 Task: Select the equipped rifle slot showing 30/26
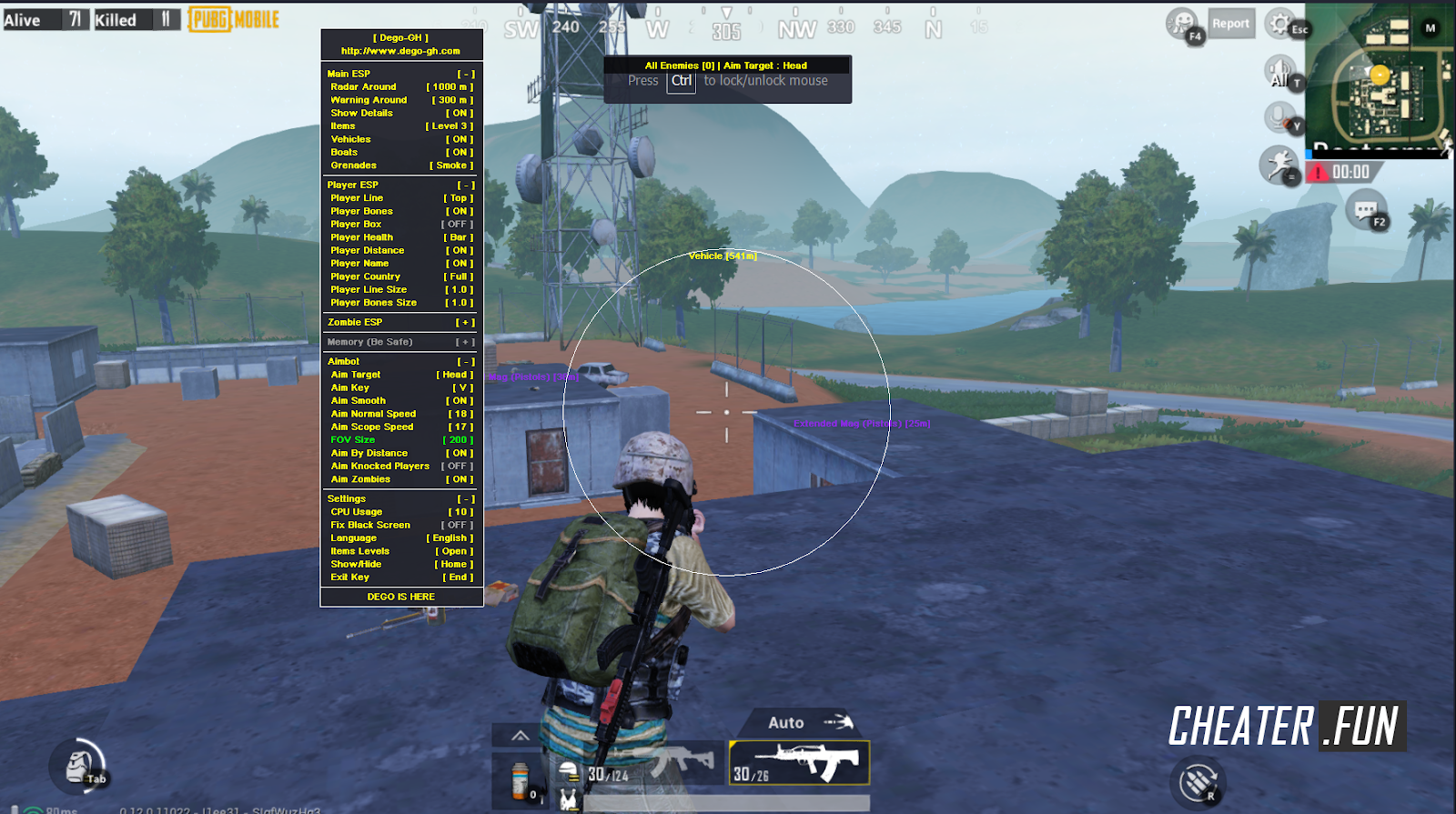click(798, 764)
